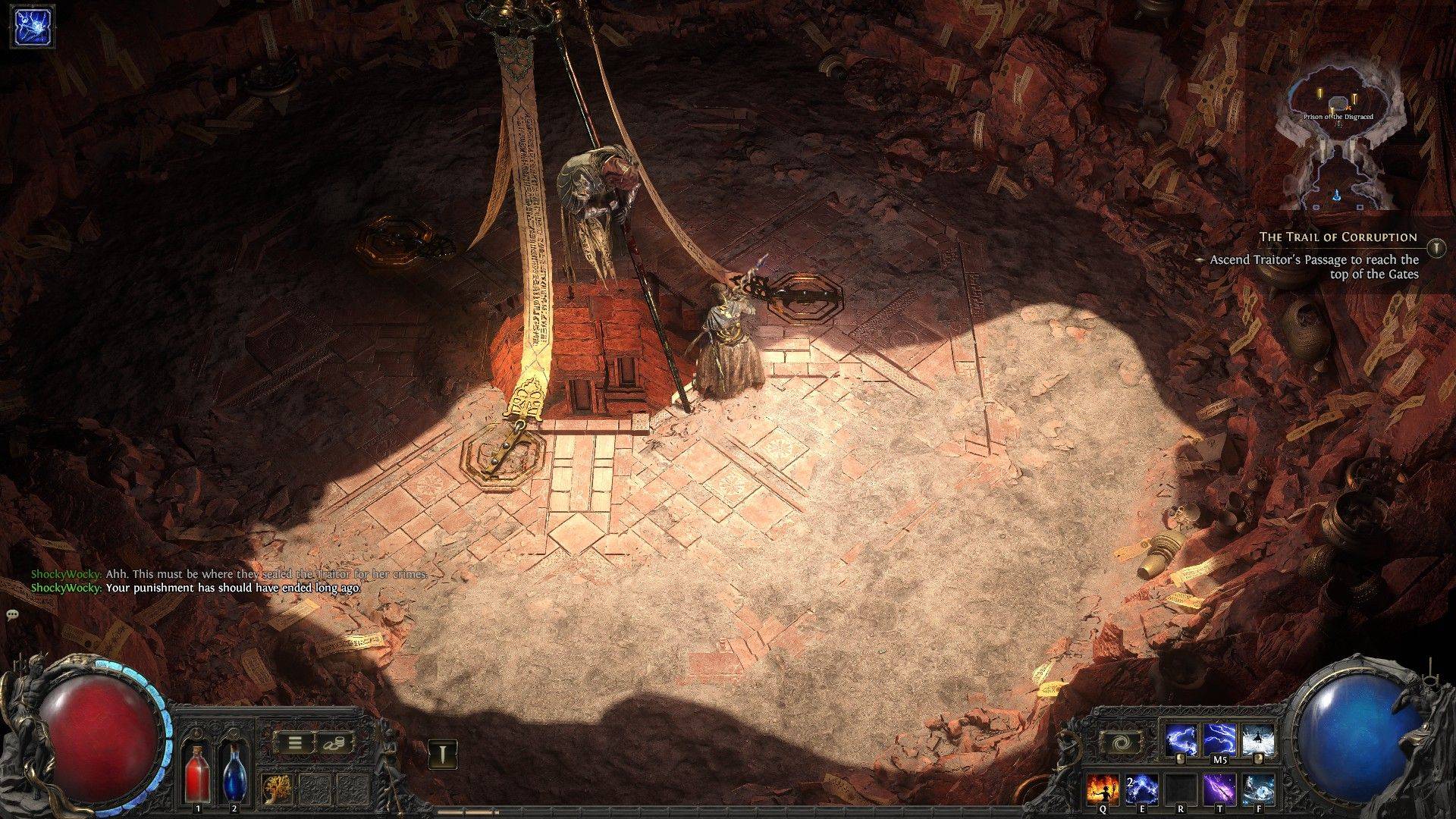Activate the M5 lightning bolt skill
This screenshot has height=819, width=1456.
click(x=1220, y=741)
